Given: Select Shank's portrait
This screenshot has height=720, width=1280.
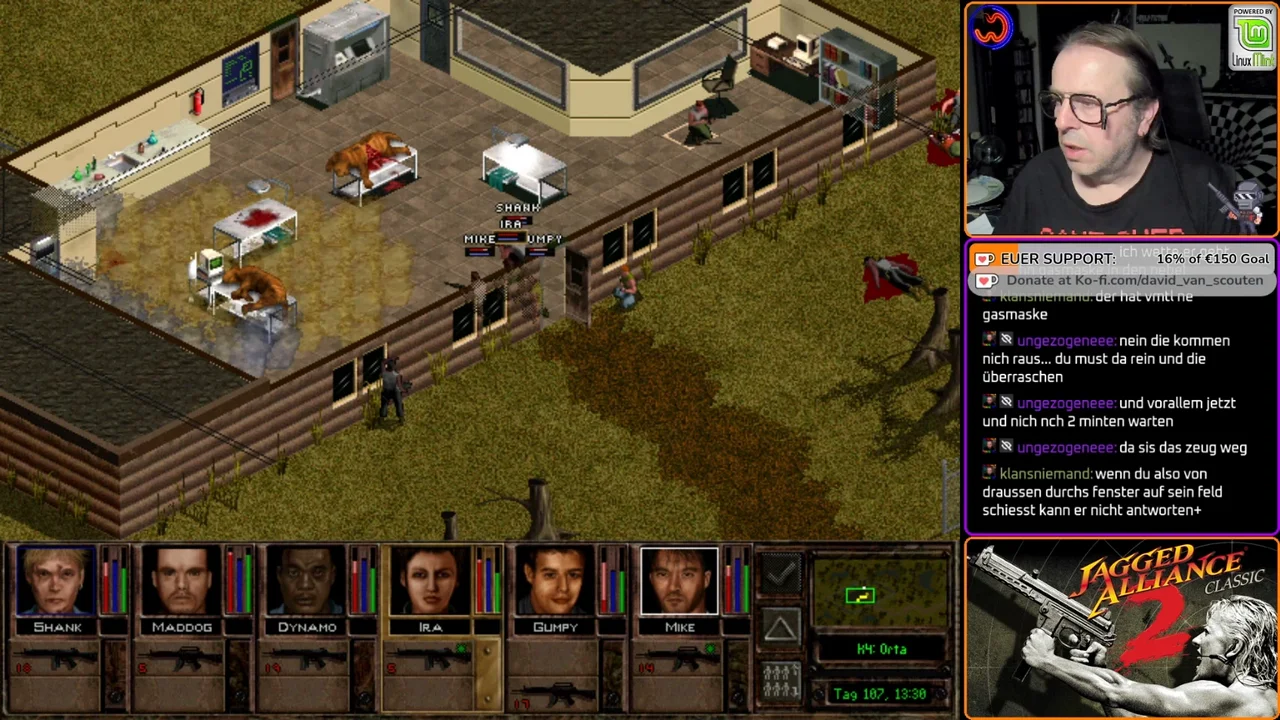Looking at the screenshot, I should pyautogui.click(x=57, y=580).
